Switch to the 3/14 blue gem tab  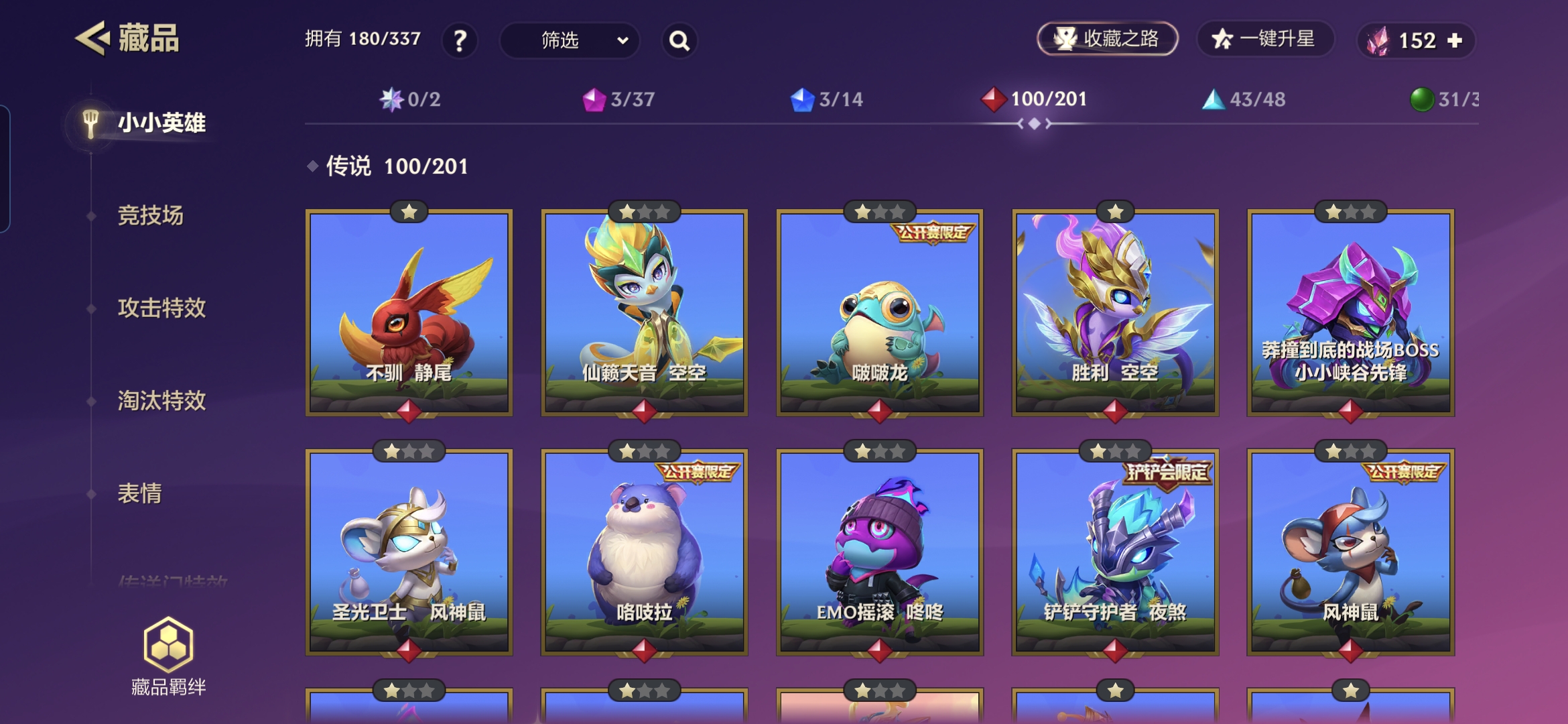point(827,100)
